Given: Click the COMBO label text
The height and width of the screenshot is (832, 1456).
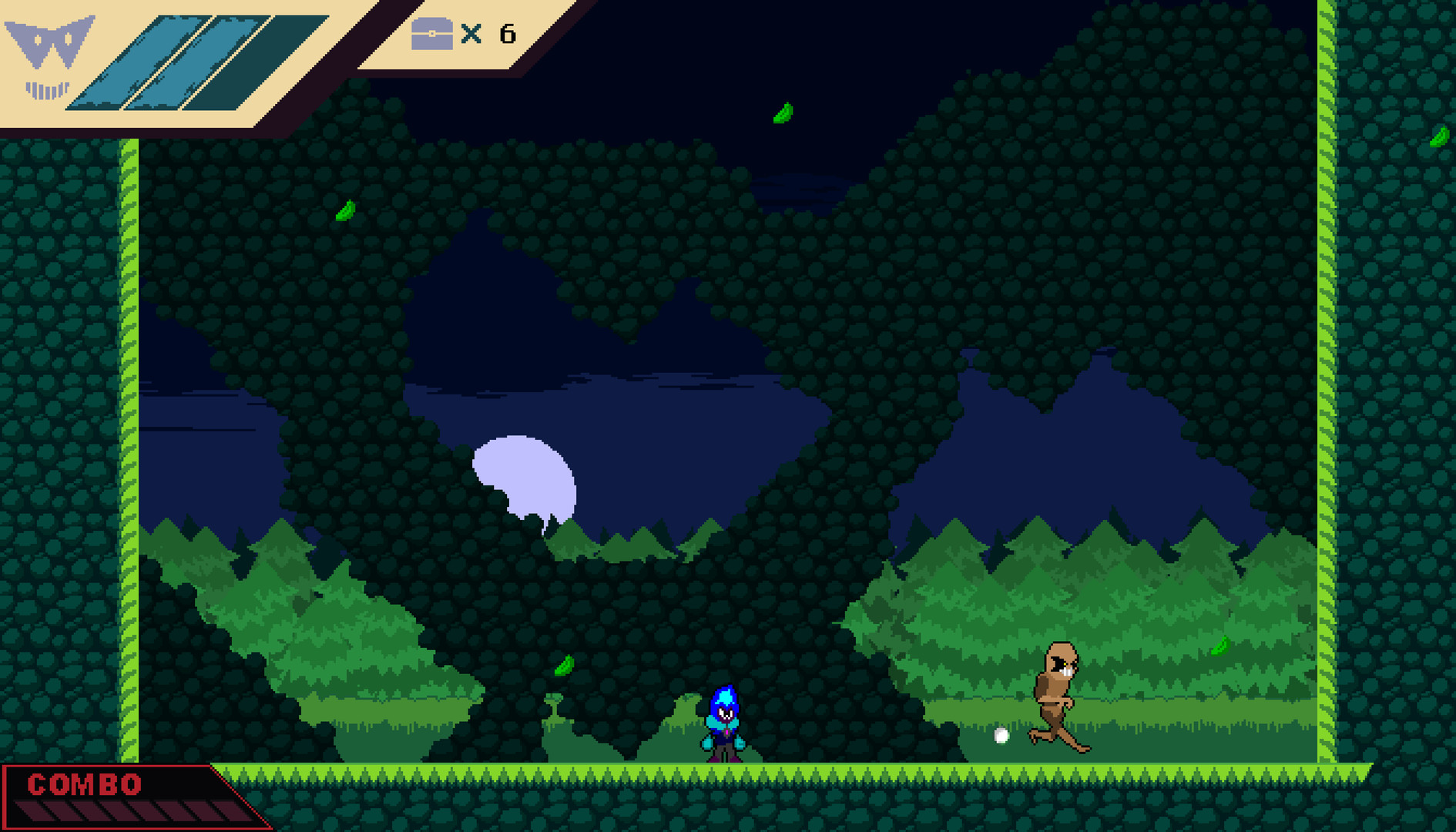Looking at the screenshot, I should click(85, 785).
